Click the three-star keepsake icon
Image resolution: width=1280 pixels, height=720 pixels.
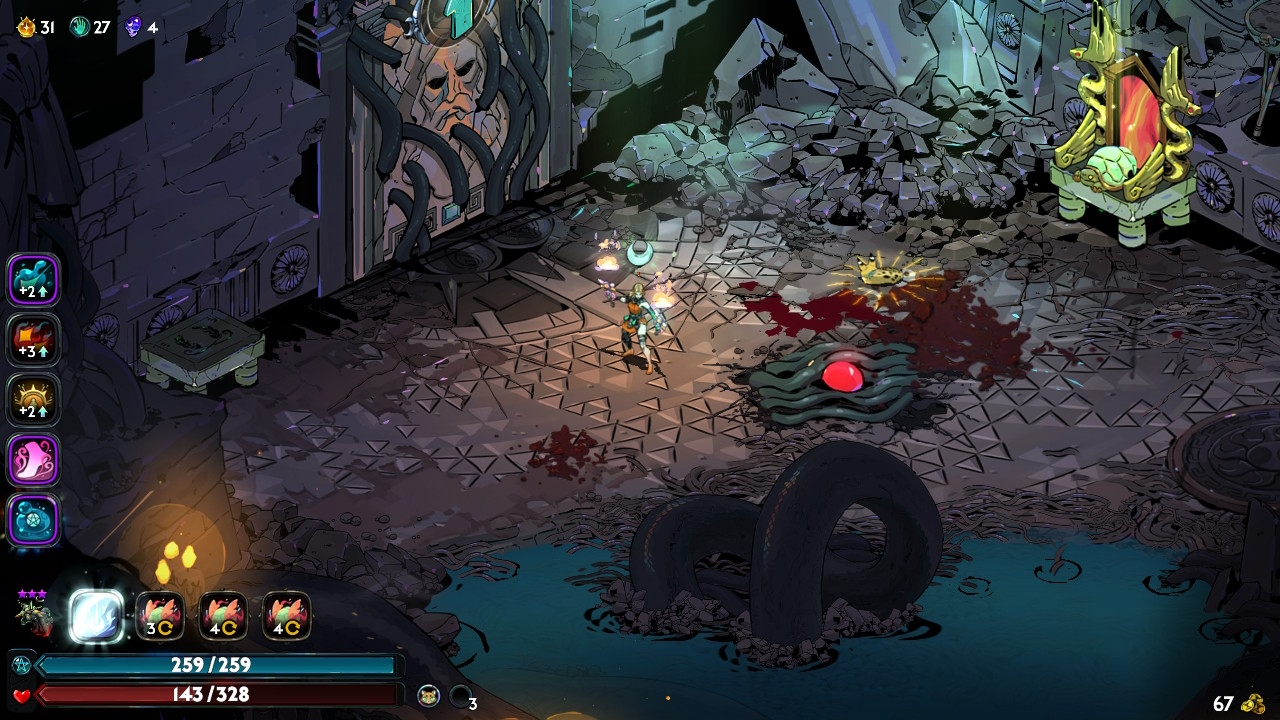(33, 612)
